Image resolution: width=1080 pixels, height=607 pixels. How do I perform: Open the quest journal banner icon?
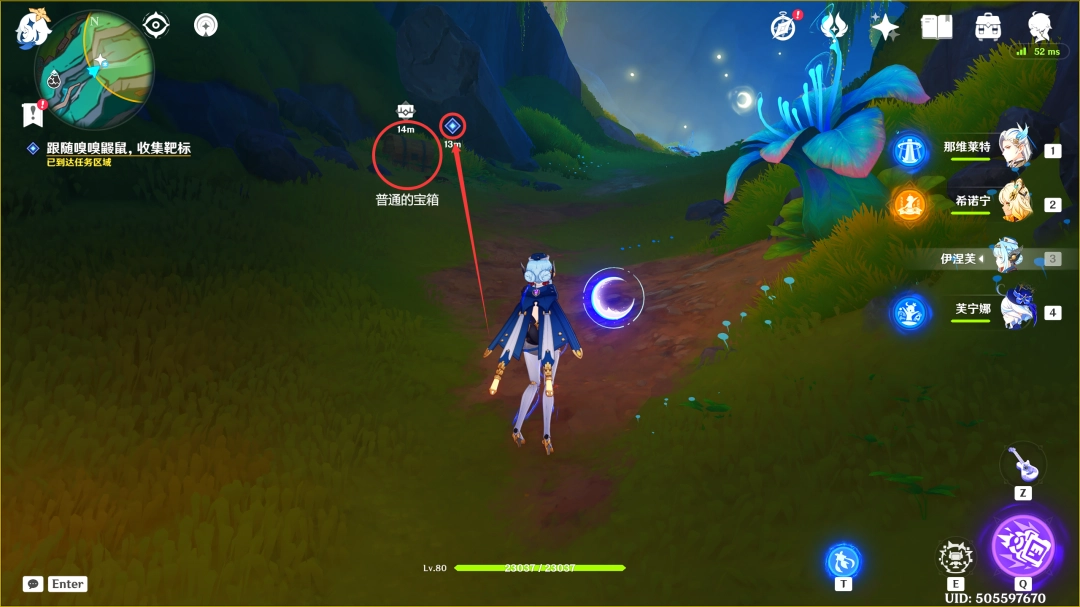(x=33, y=114)
